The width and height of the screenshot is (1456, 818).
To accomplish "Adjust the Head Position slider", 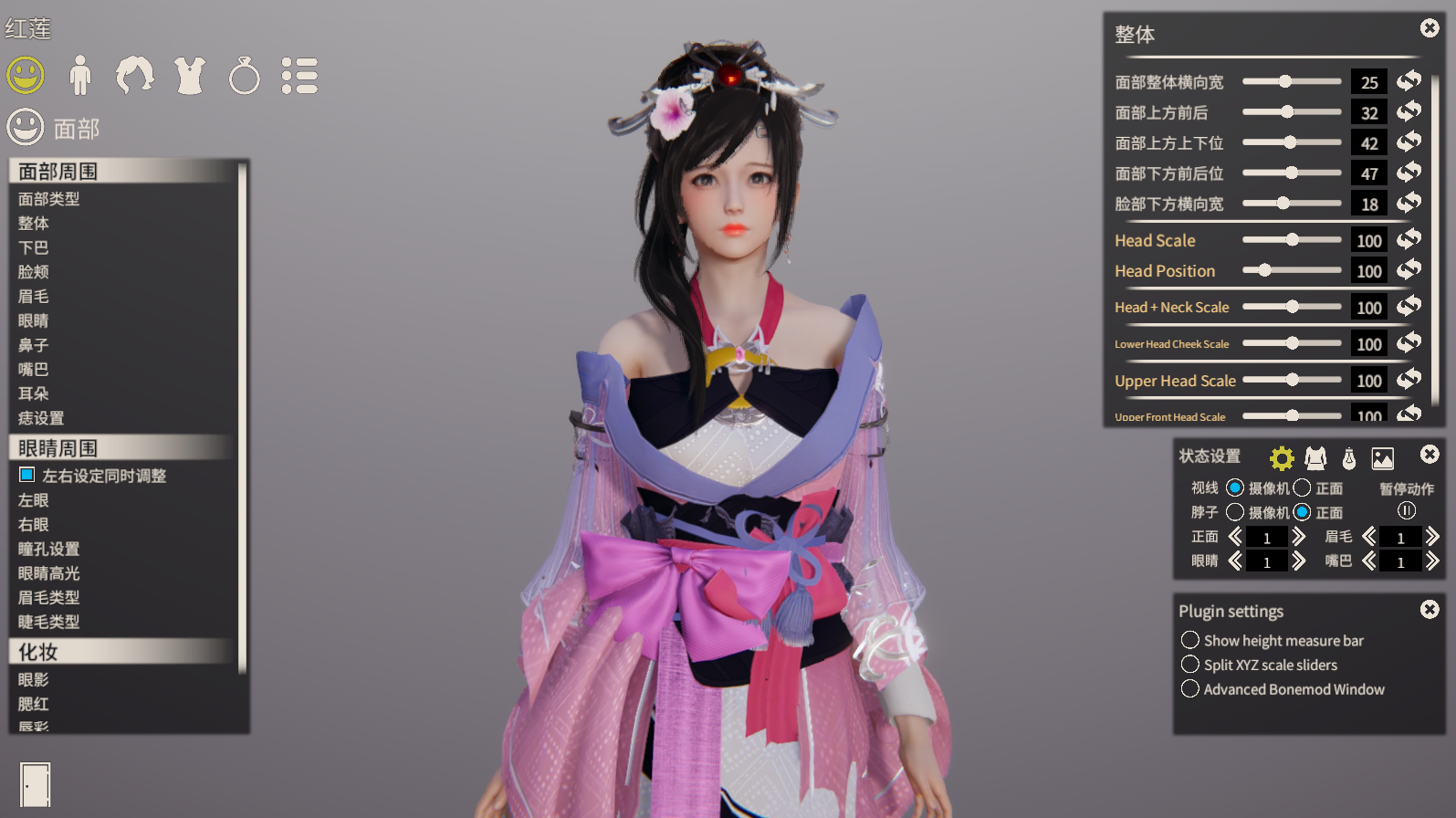I will pyautogui.click(x=1264, y=270).
